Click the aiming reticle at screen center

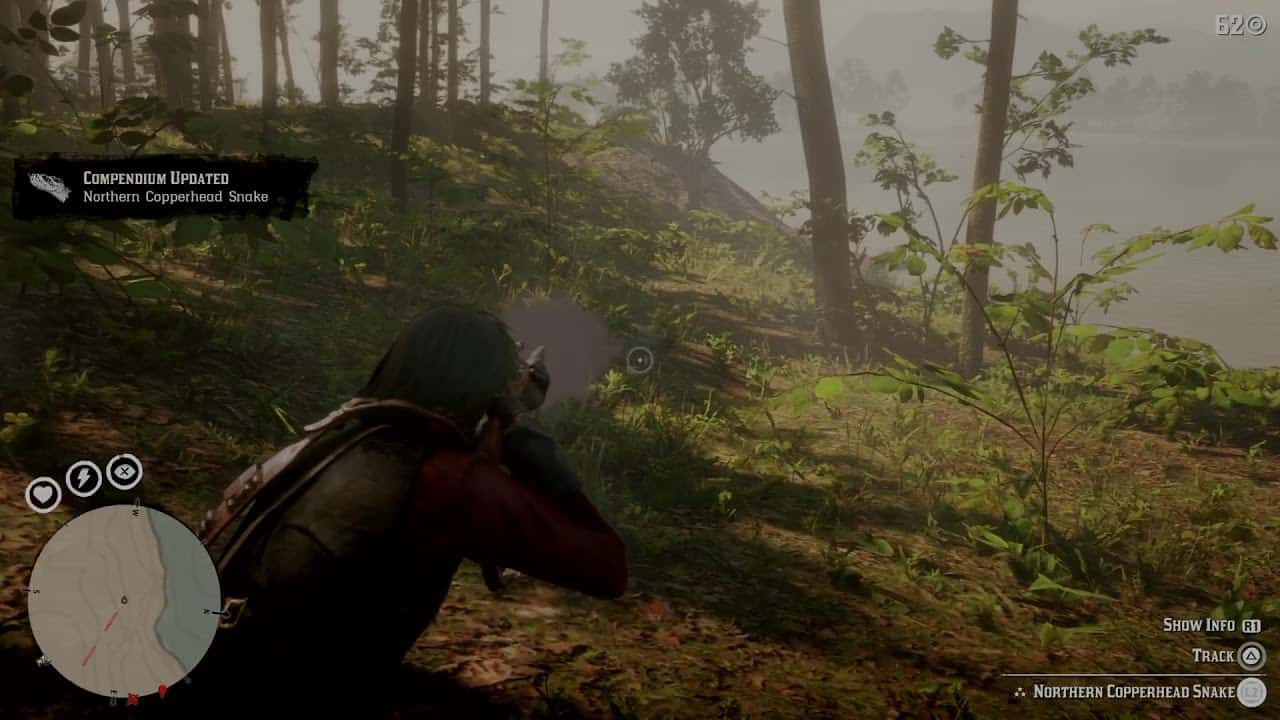(639, 361)
